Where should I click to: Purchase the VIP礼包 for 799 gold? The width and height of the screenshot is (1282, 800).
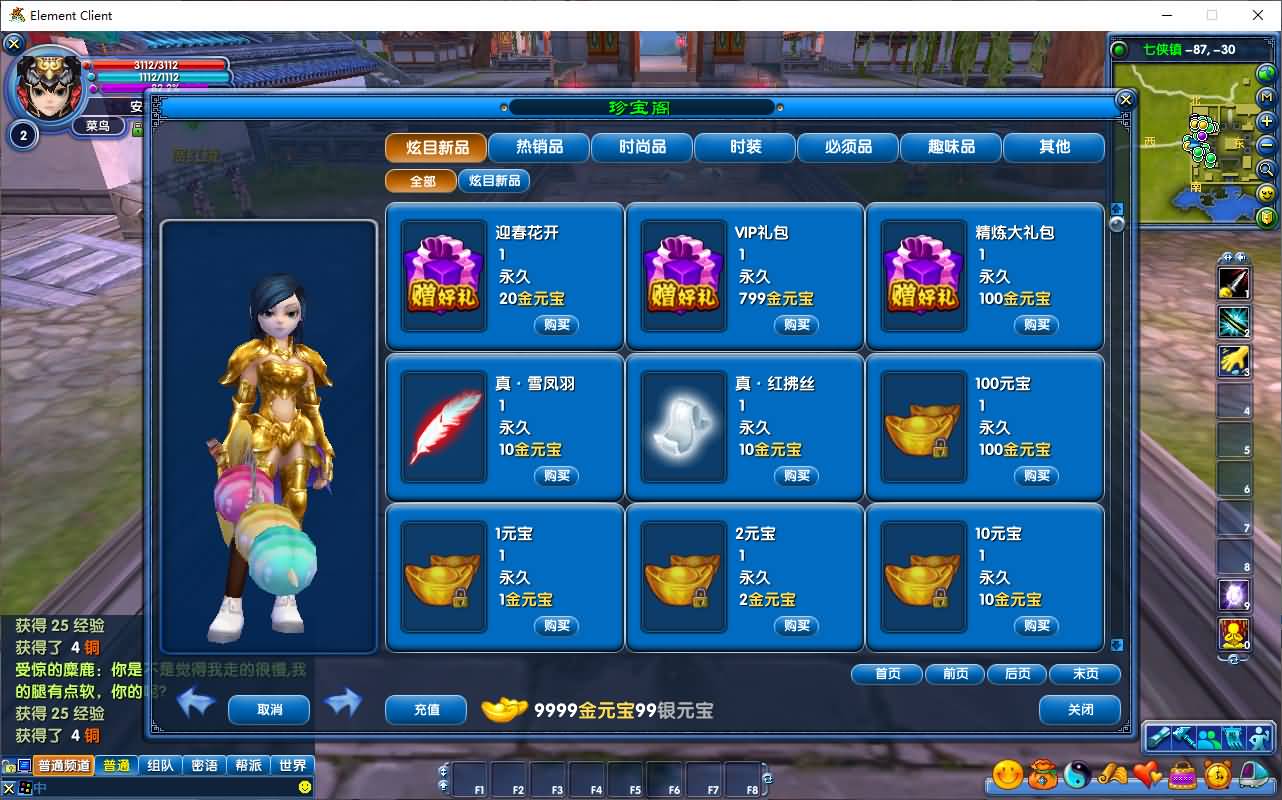[x=796, y=325]
